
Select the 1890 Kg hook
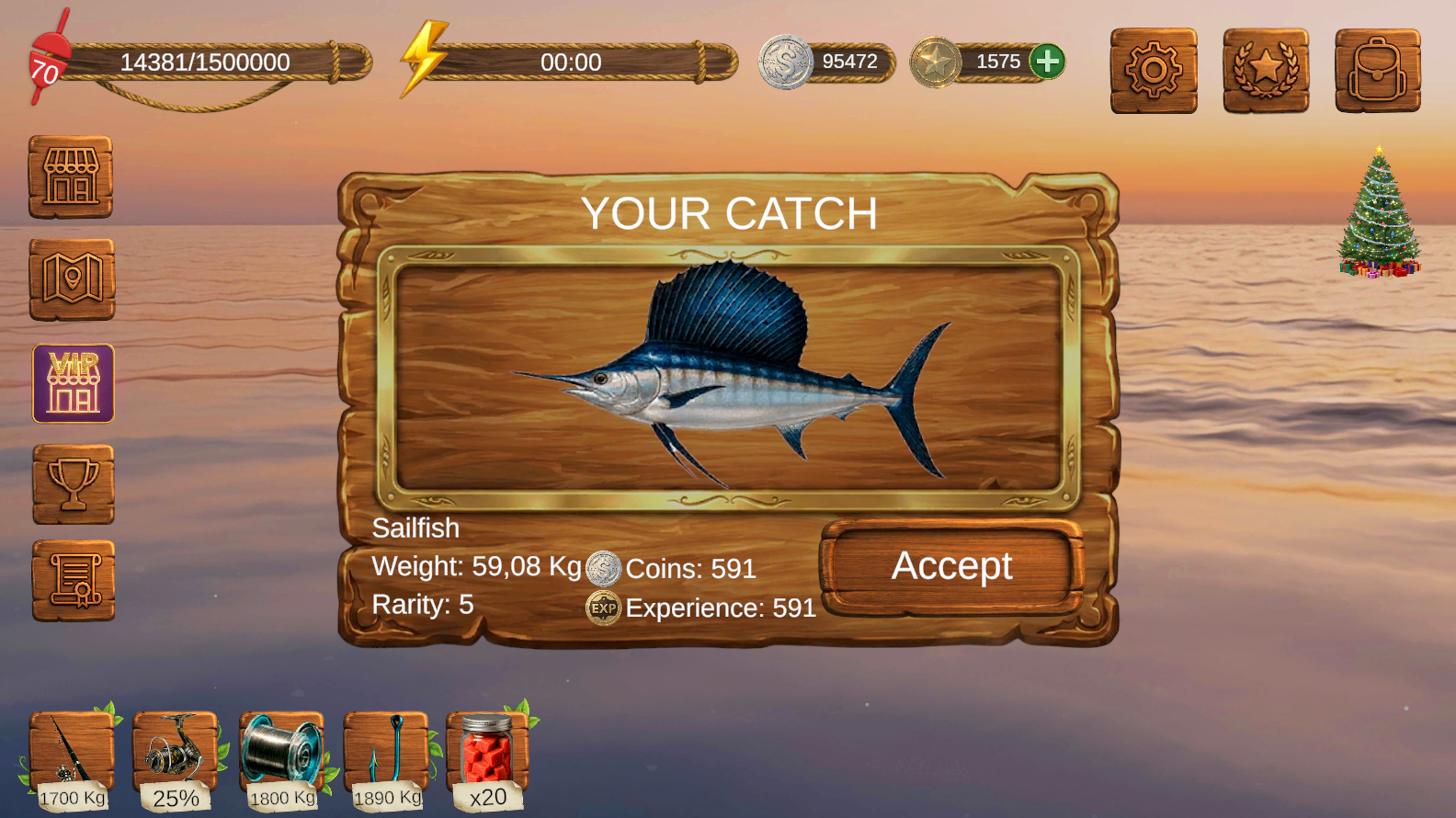pos(386,754)
